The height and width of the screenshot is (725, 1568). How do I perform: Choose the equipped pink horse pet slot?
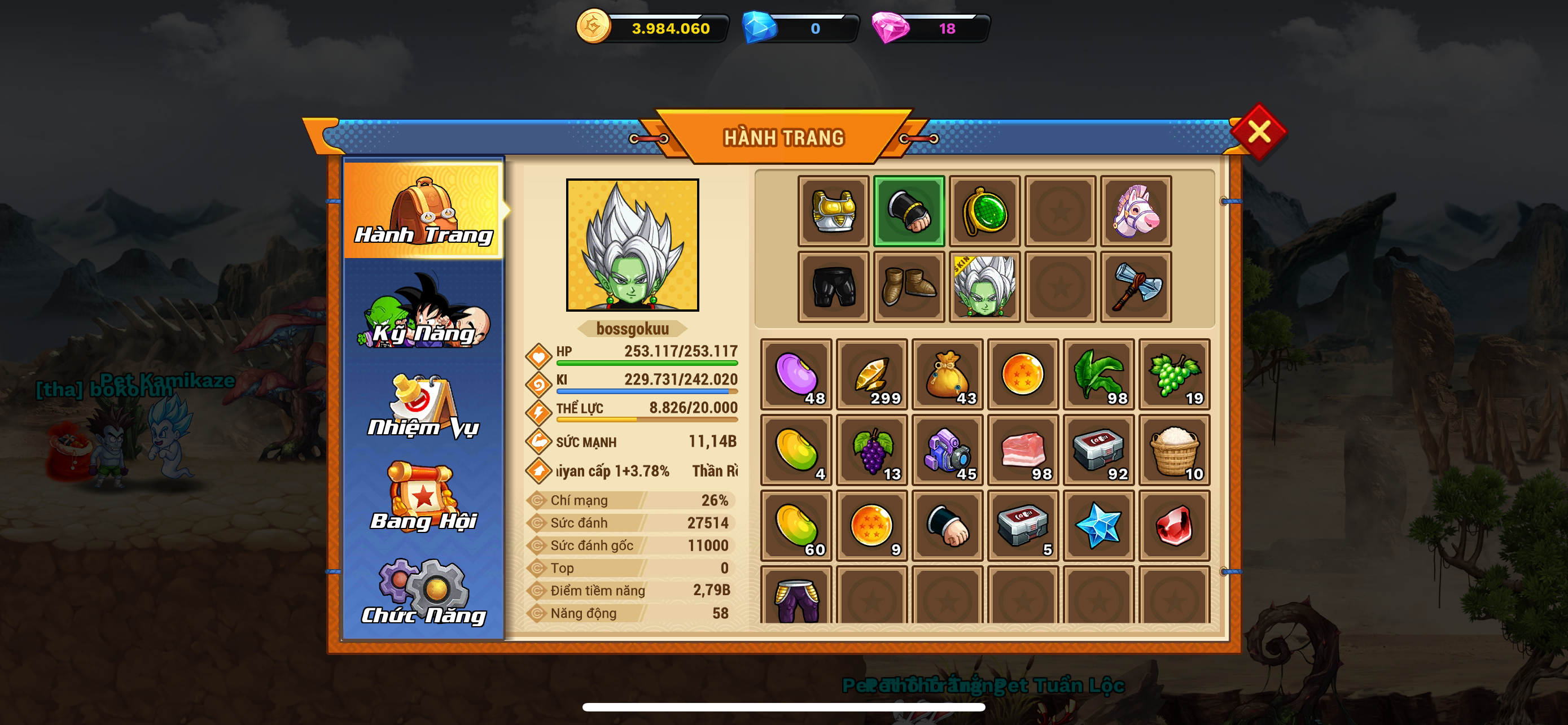click(1136, 211)
